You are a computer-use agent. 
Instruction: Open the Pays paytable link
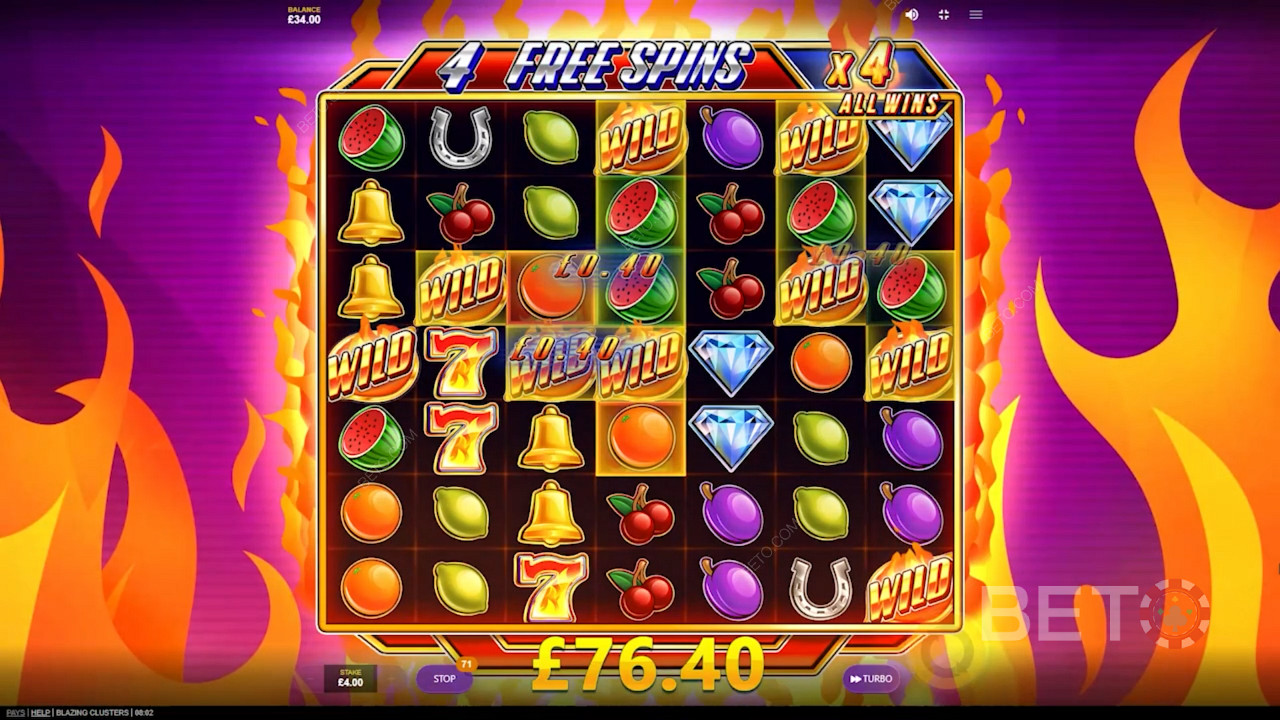[13, 713]
